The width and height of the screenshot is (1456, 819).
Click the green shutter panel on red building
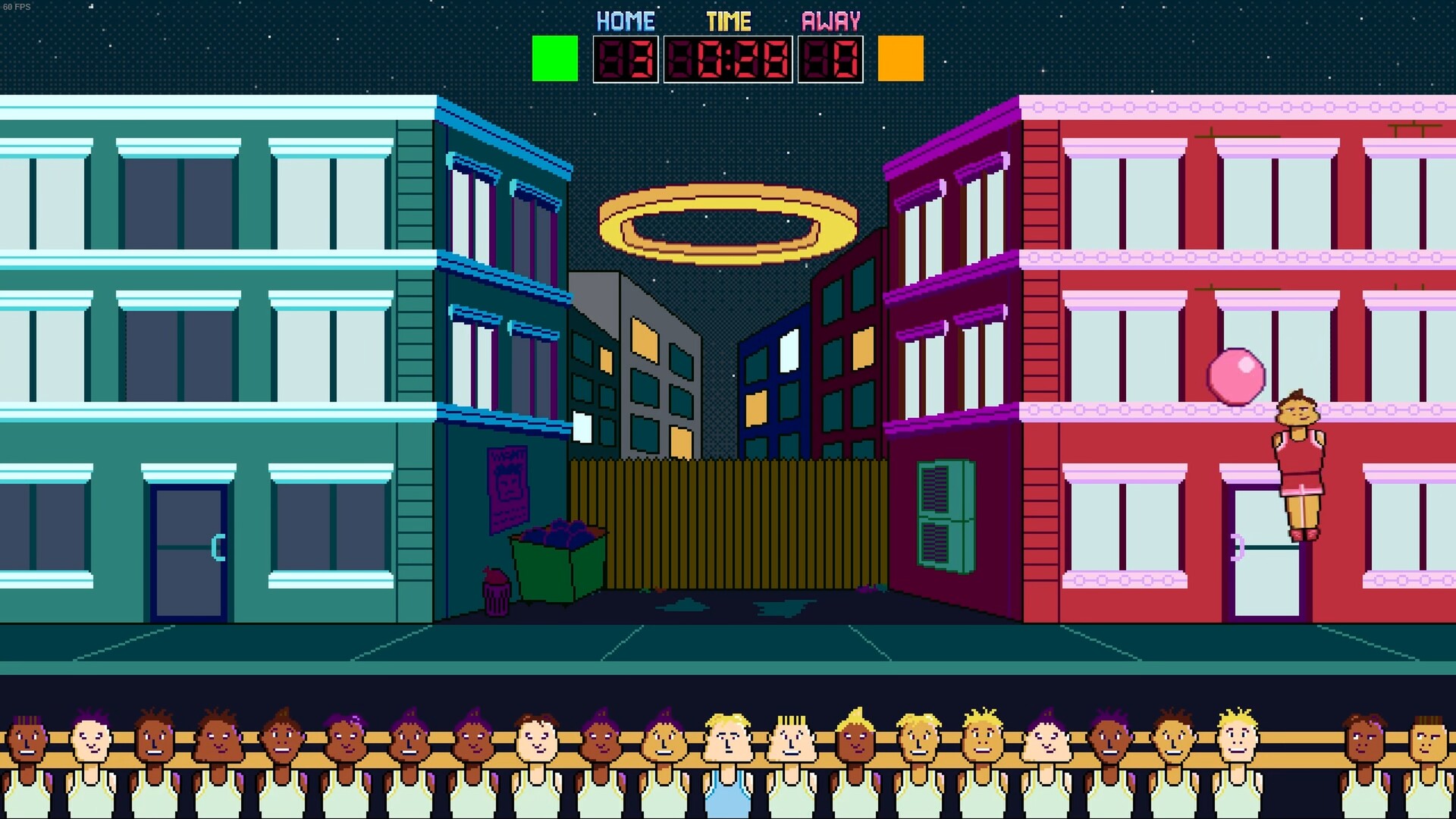tap(945, 516)
